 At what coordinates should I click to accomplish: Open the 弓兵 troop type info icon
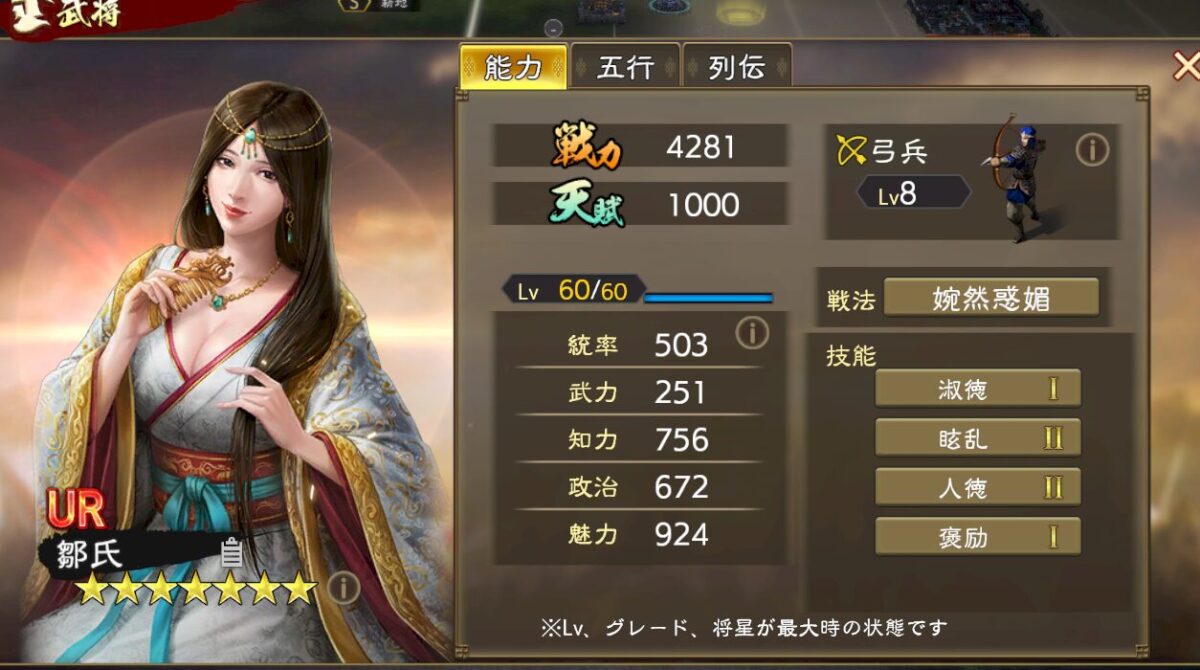pyautogui.click(x=1092, y=150)
